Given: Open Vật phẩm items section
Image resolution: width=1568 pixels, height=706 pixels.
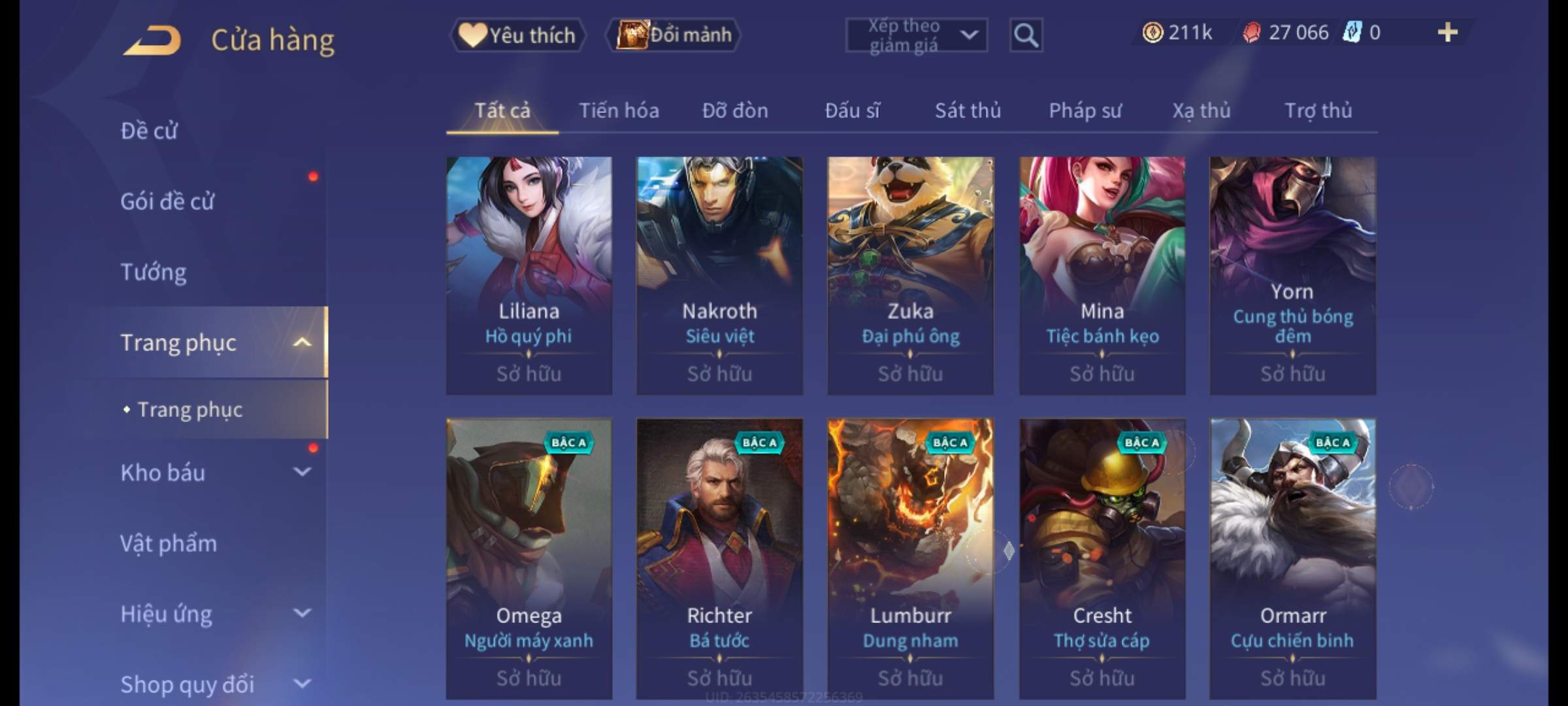Looking at the screenshot, I should 169,543.
